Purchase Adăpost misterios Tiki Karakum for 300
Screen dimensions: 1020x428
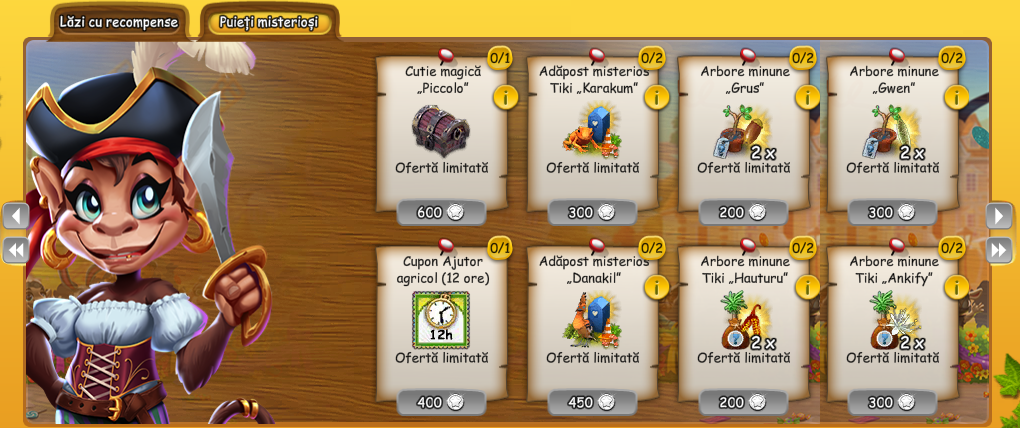coord(592,212)
